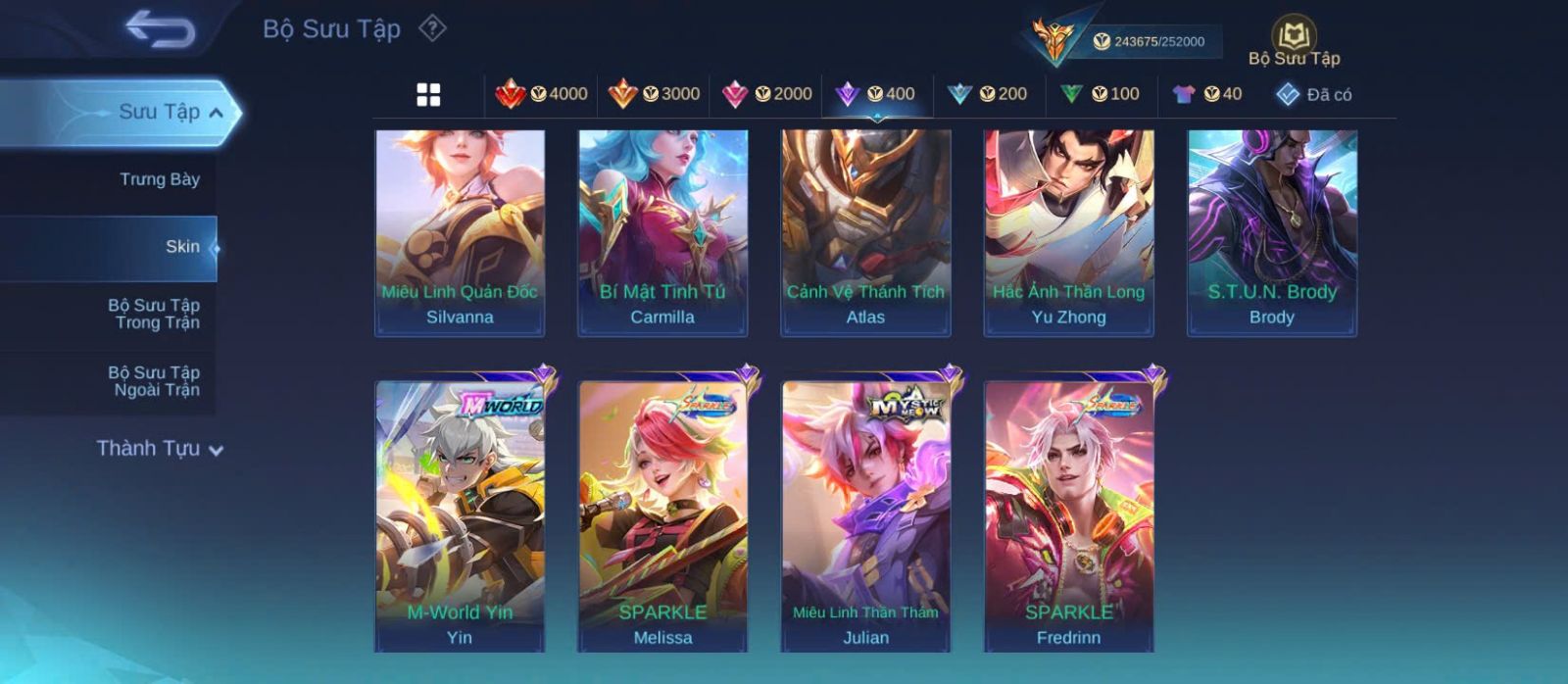Image resolution: width=1568 pixels, height=684 pixels.
Task: Open Bộ Sưu Tập Trong Trận
Action: [154, 314]
